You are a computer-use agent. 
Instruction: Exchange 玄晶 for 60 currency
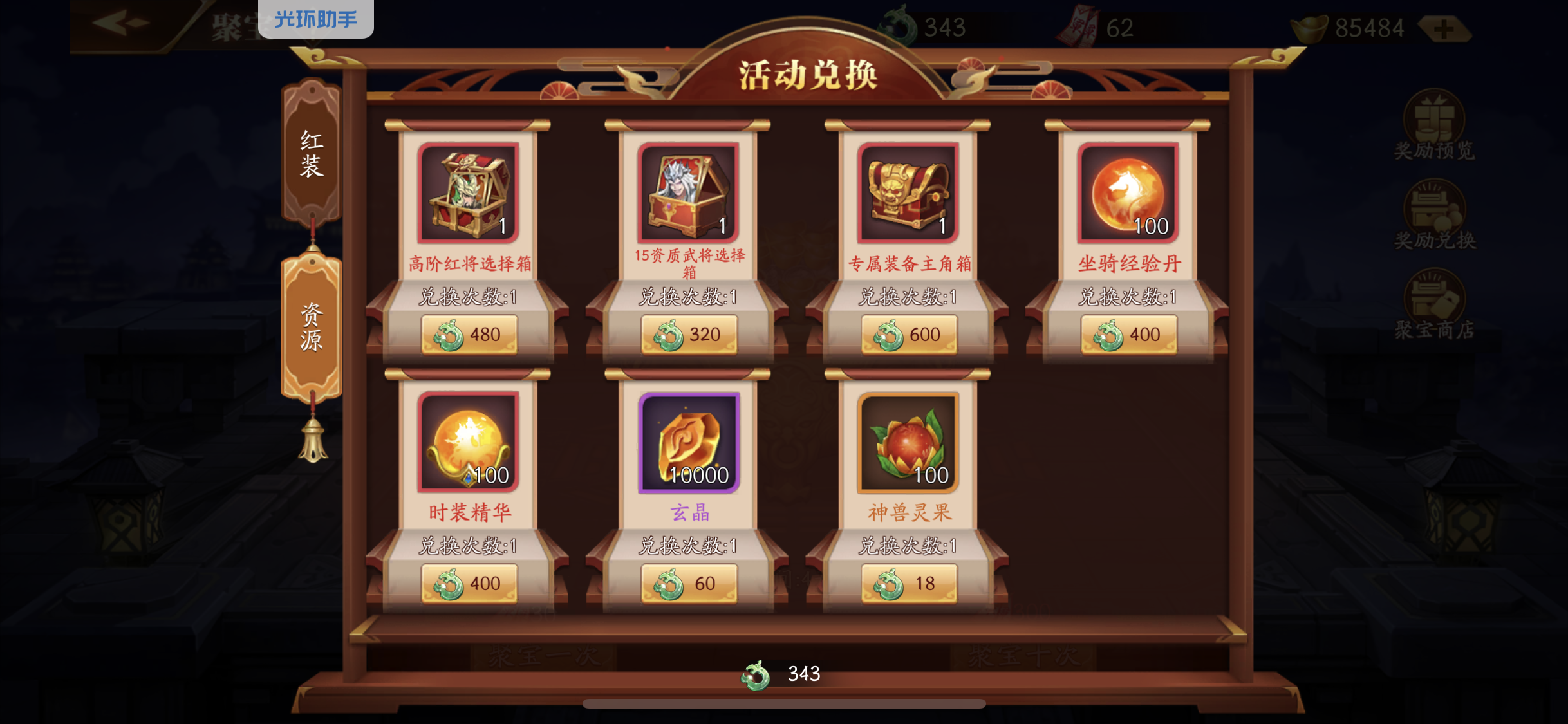(689, 583)
